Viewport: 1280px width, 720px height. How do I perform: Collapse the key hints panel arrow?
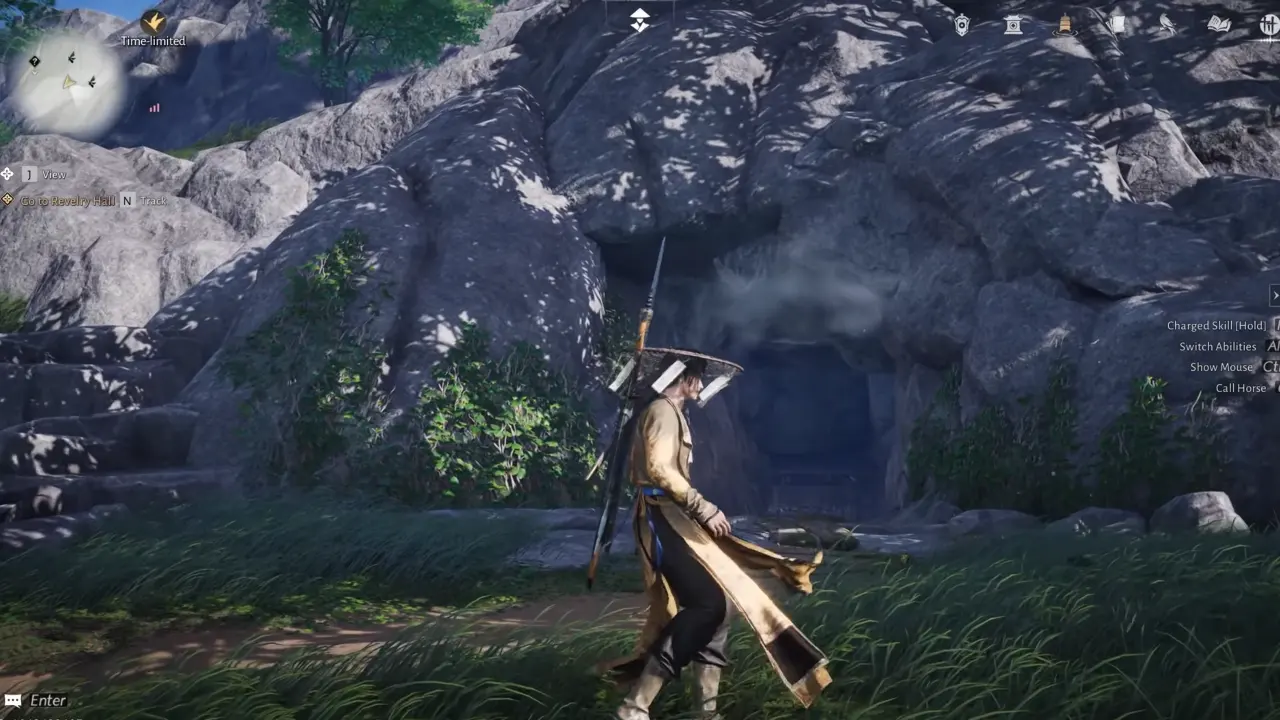click(x=1274, y=295)
